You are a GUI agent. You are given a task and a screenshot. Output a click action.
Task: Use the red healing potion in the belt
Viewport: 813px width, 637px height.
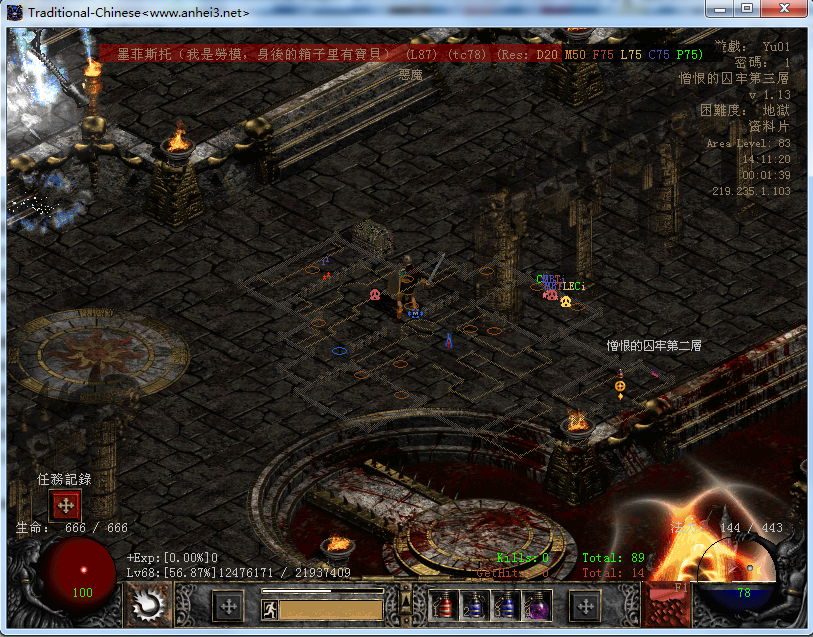[443, 605]
